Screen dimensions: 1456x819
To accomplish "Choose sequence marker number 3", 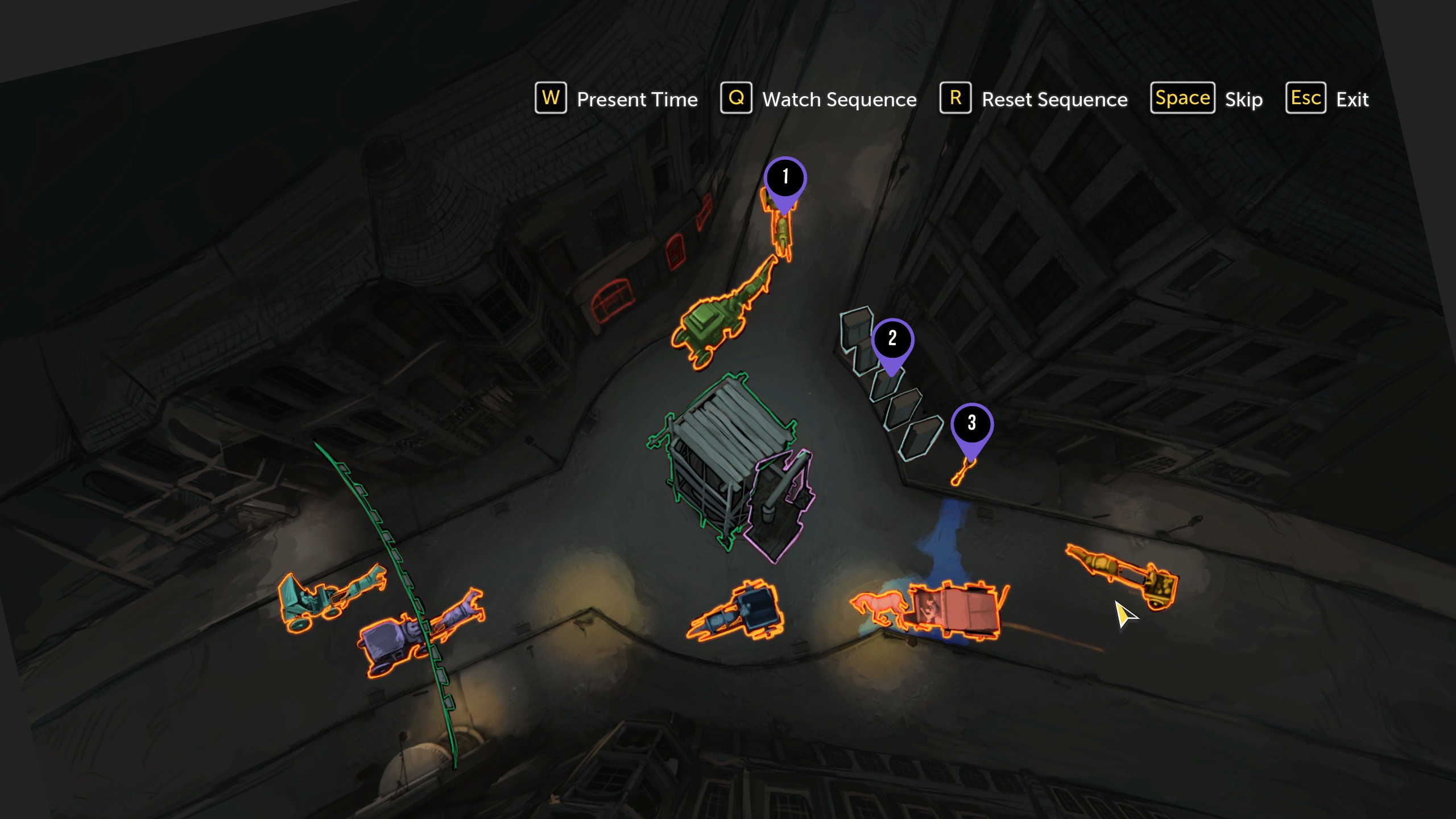I will click(x=971, y=424).
